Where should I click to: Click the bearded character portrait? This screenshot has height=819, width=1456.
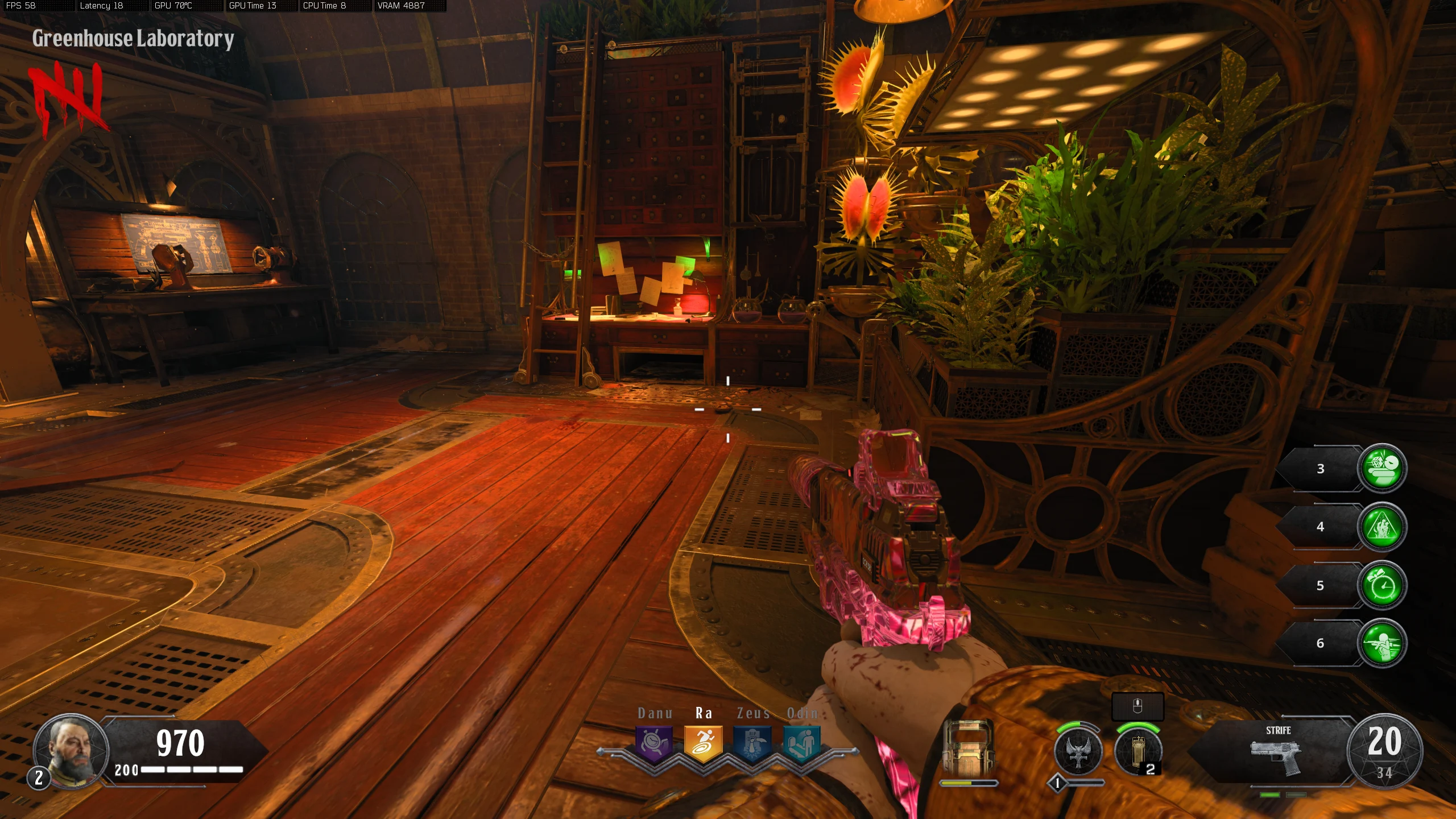coord(71,750)
